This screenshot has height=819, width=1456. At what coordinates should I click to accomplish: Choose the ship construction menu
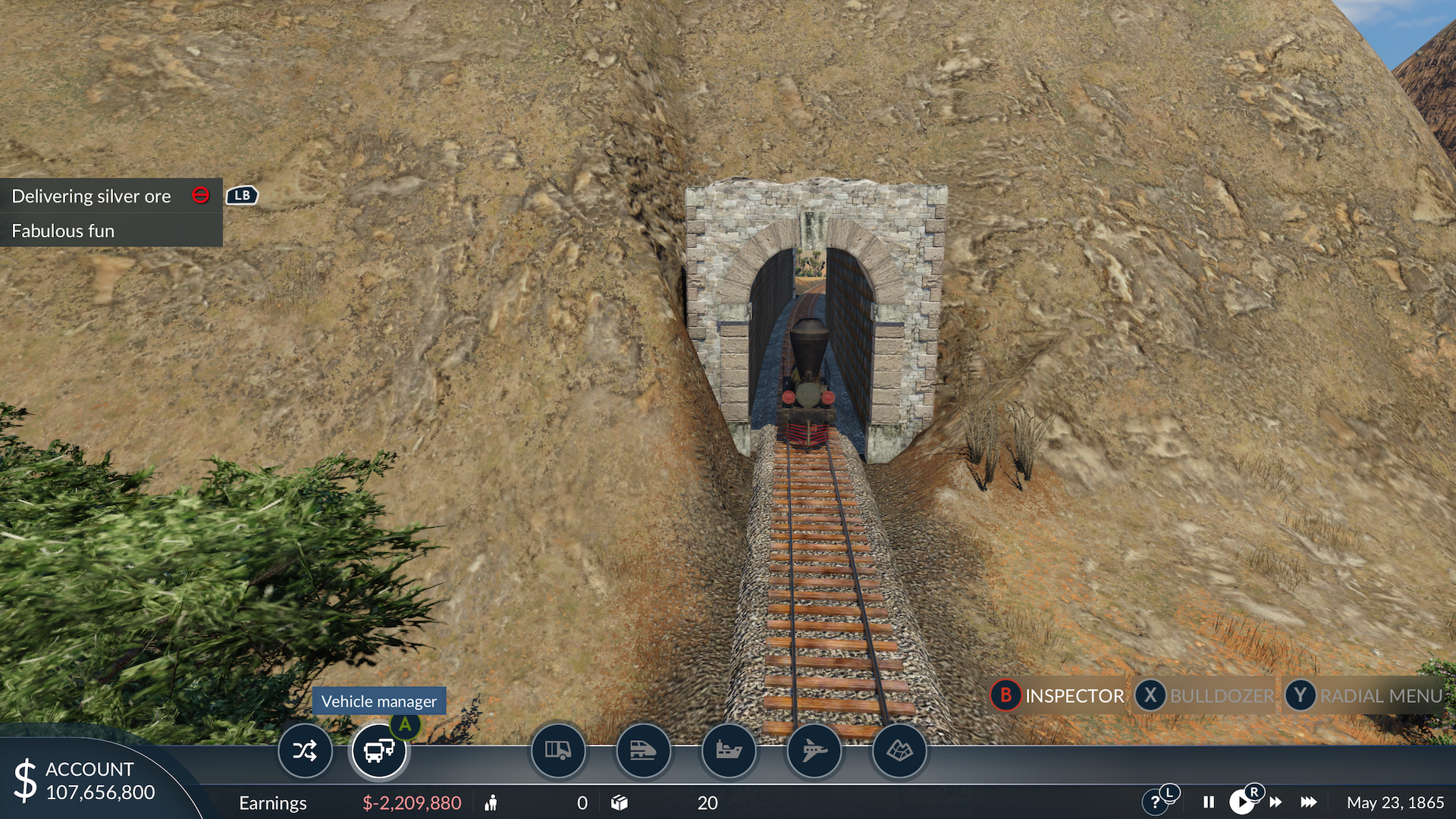729,752
